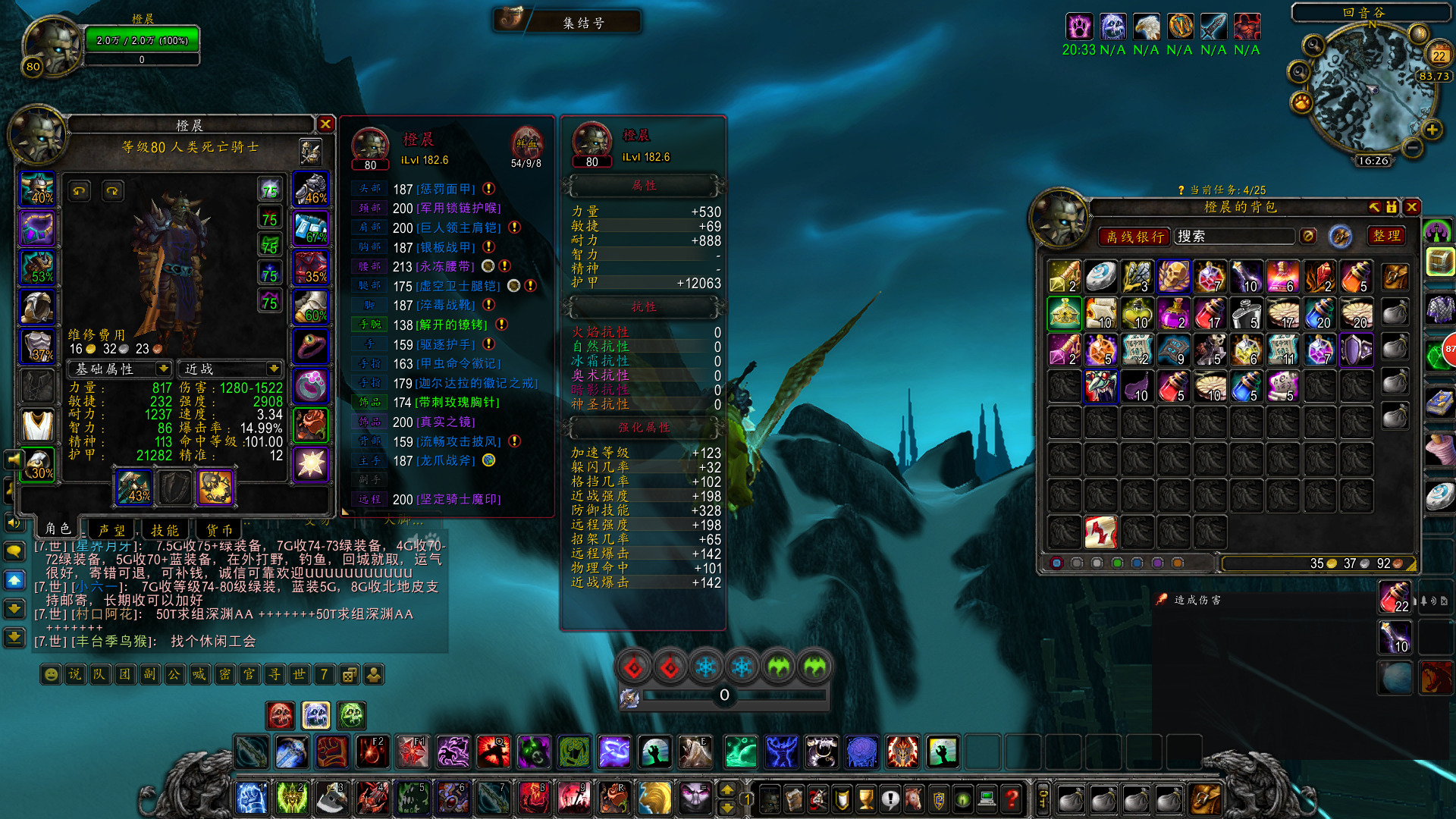Click the 集结号 button at top
This screenshot has height=819, width=1456.
[583, 23]
